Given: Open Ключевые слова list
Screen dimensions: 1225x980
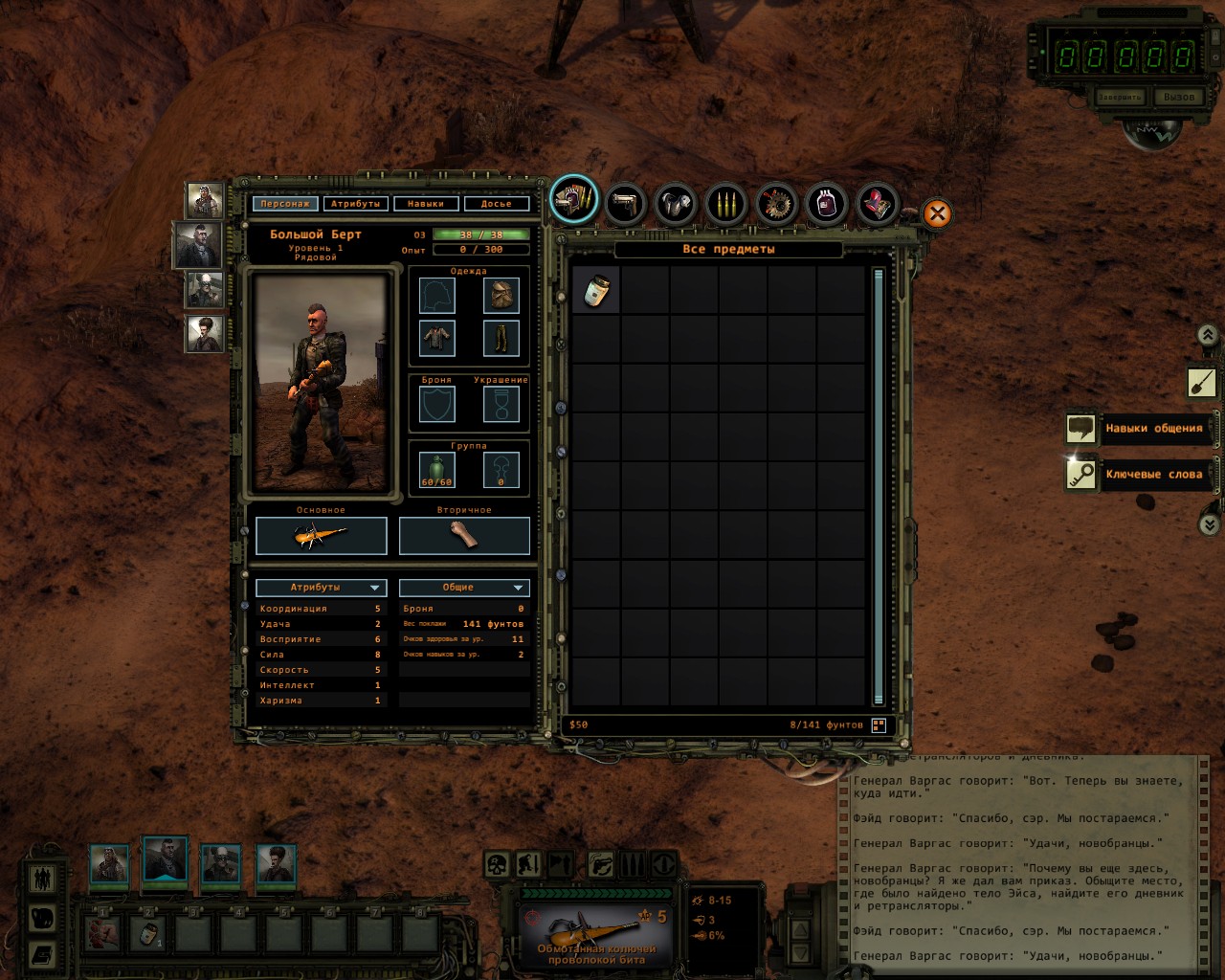Looking at the screenshot, I should [1139, 474].
